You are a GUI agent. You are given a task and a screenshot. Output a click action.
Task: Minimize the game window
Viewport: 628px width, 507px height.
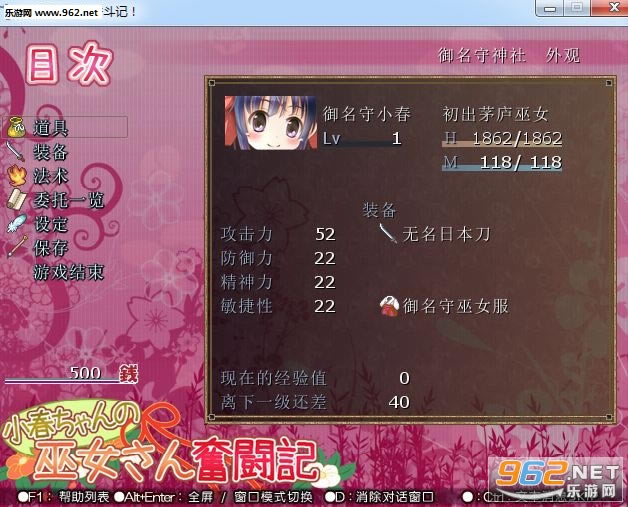pos(545,7)
